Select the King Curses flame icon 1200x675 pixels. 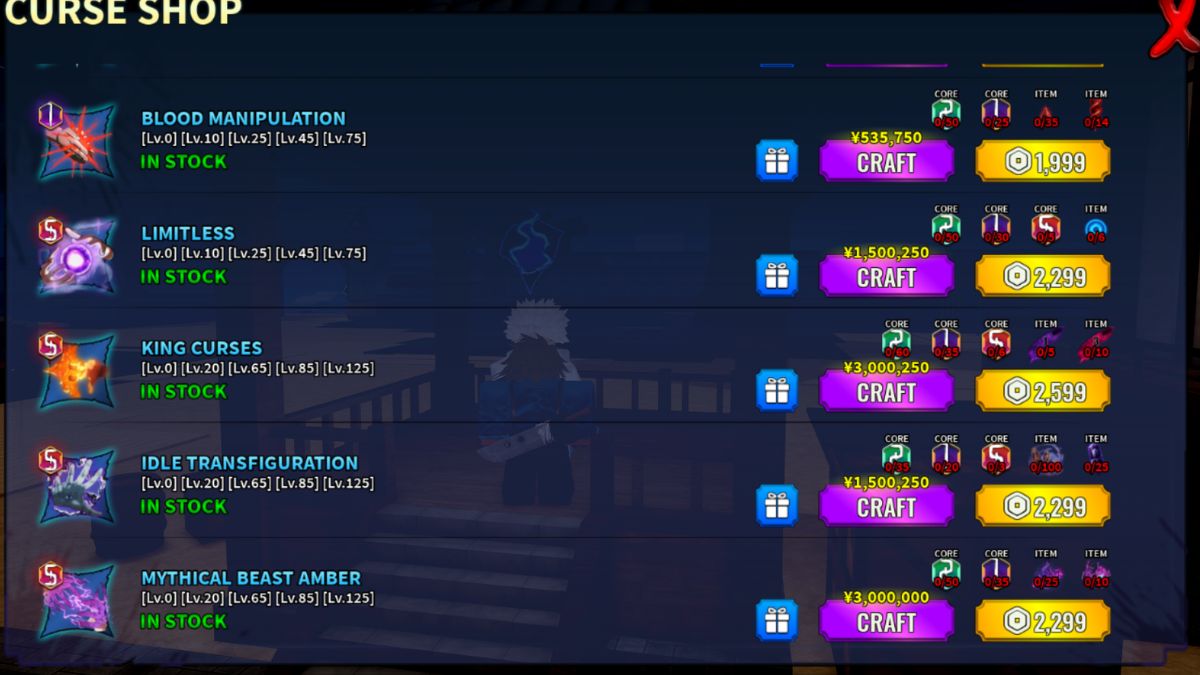click(x=76, y=373)
